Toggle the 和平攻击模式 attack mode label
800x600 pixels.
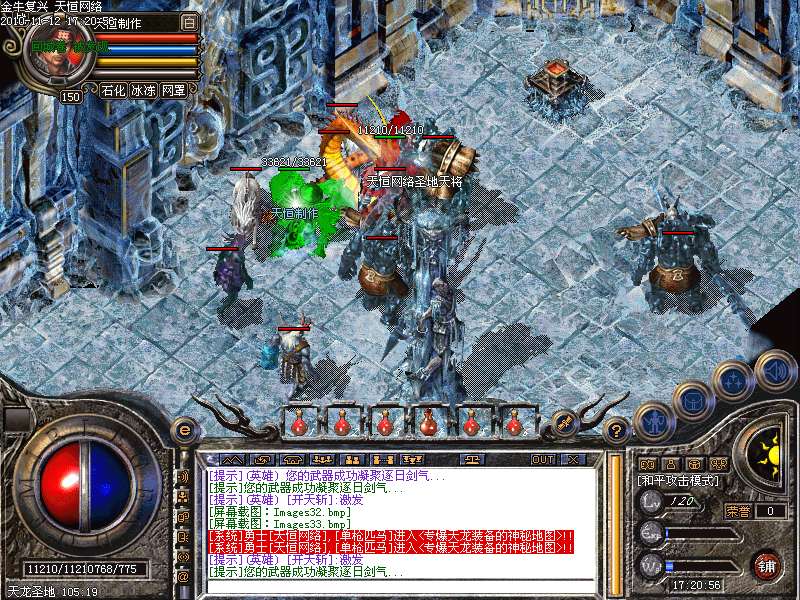pyautogui.click(x=680, y=480)
